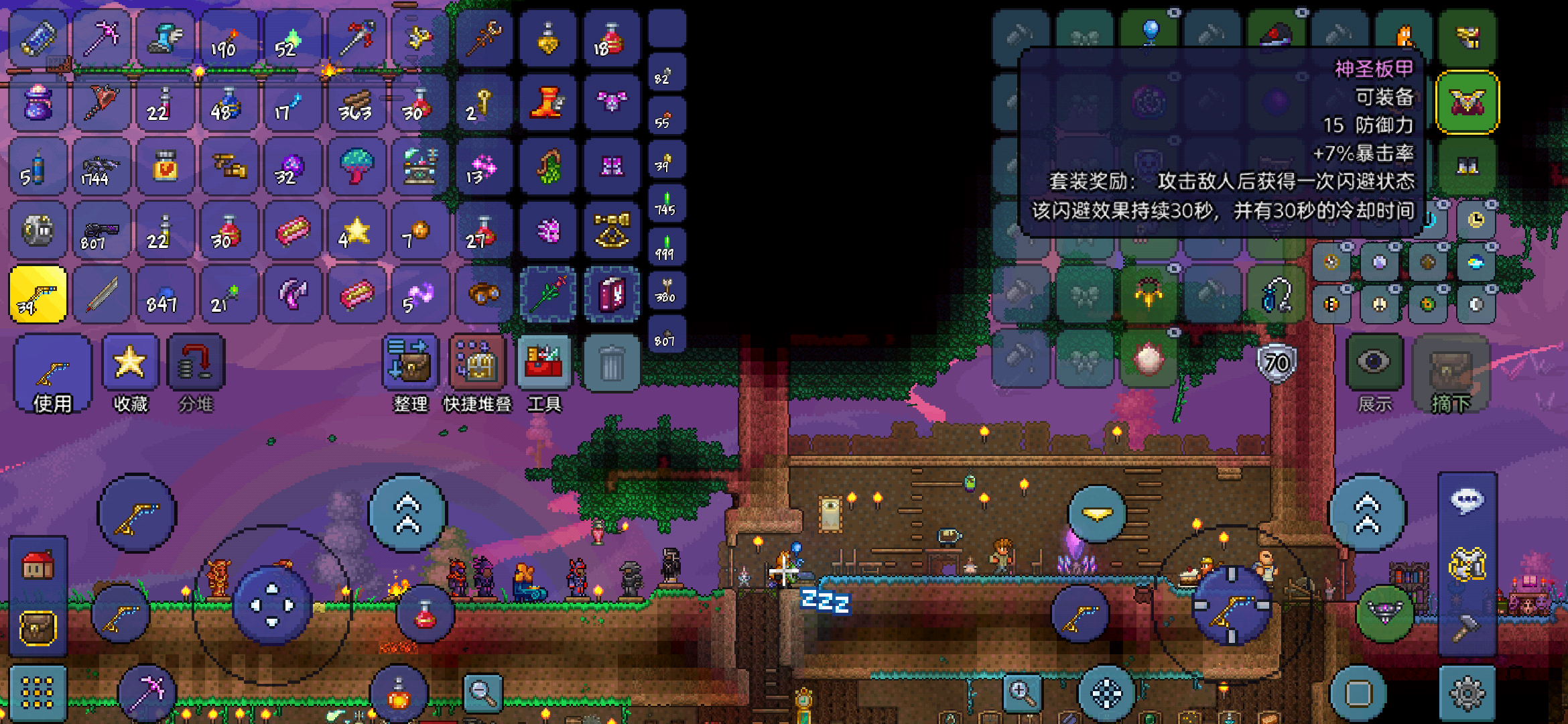Sort the inventory with 整理
The image size is (1568, 724).
pos(410,373)
